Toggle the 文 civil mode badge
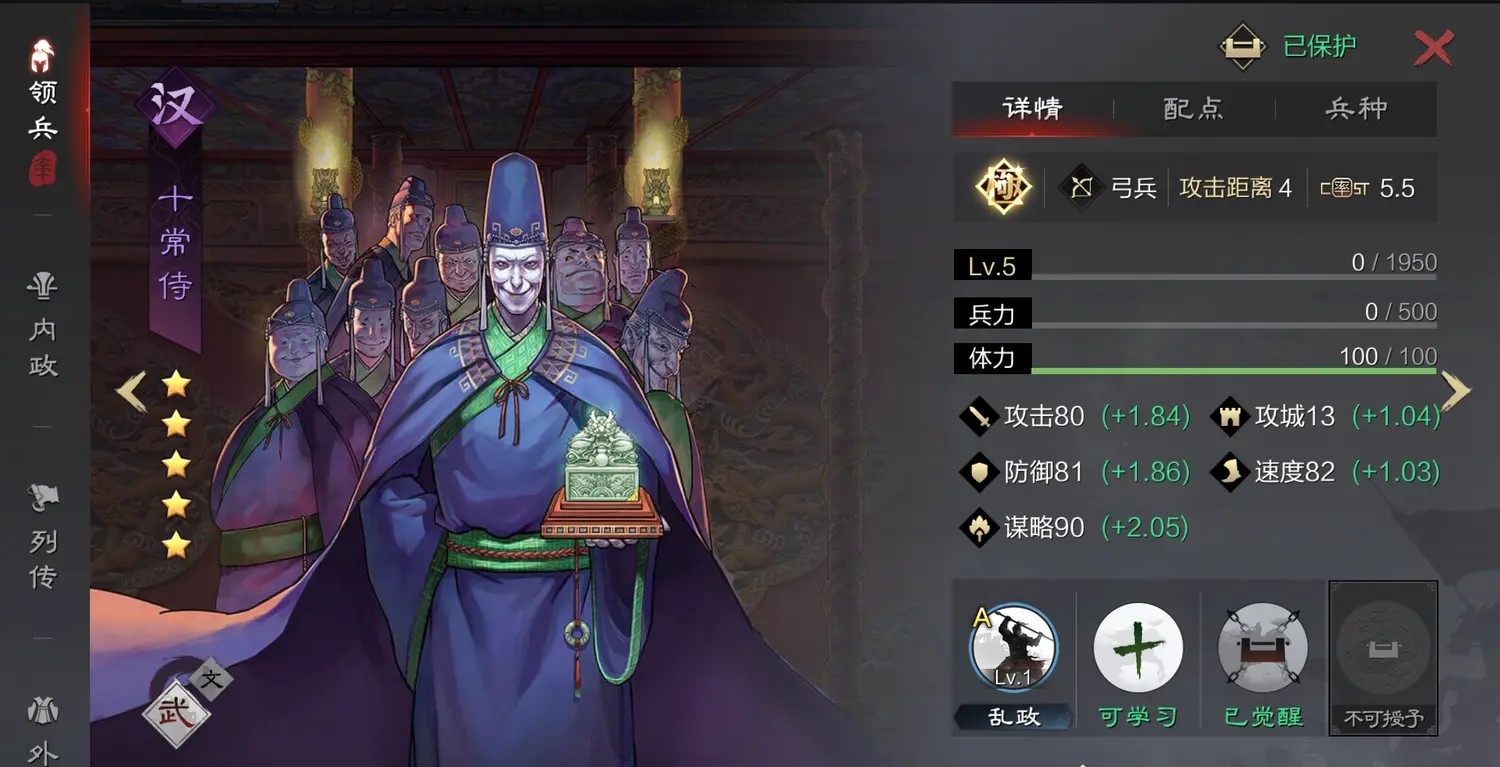Screen dimensions: 1500x767 pyautogui.click(x=212, y=681)
